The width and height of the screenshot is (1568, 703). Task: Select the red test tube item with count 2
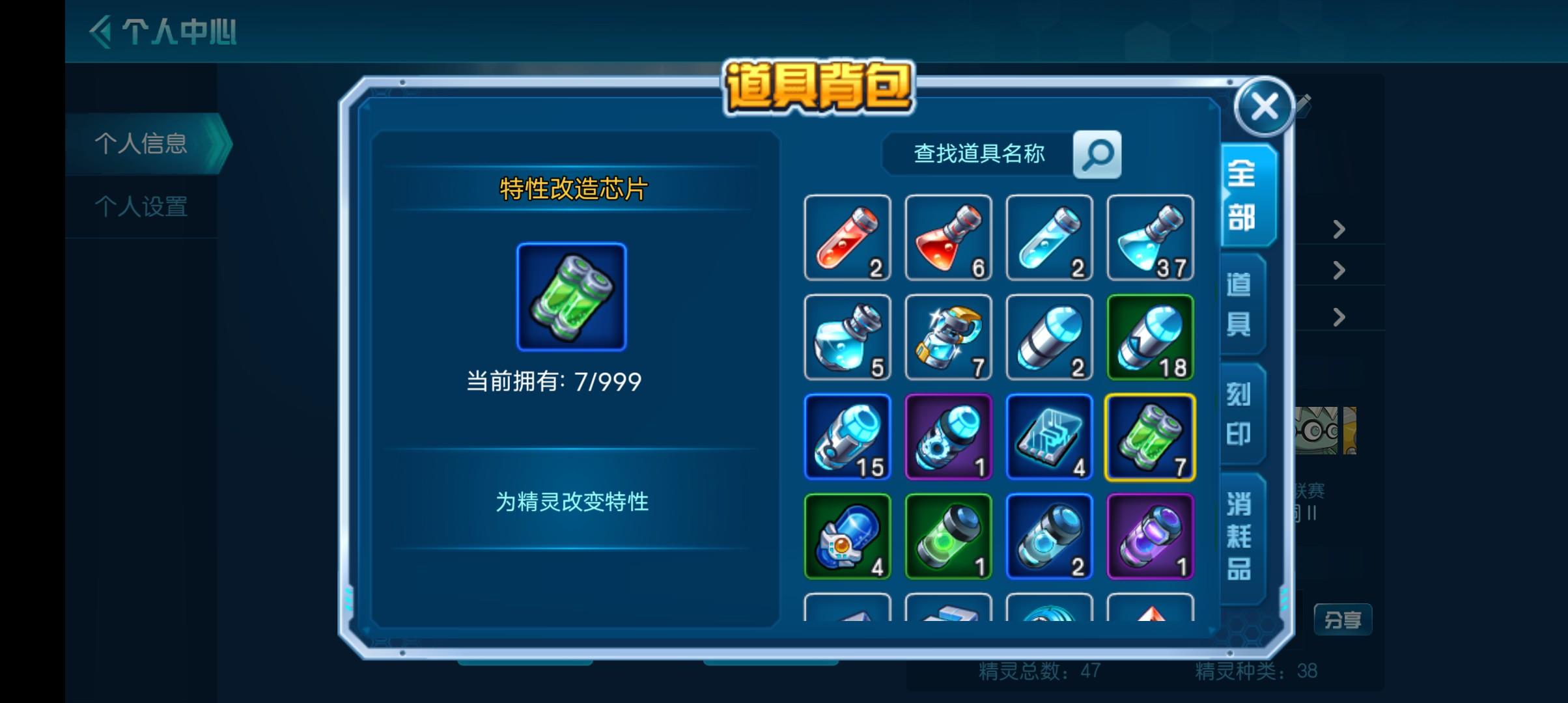point(848,238)
